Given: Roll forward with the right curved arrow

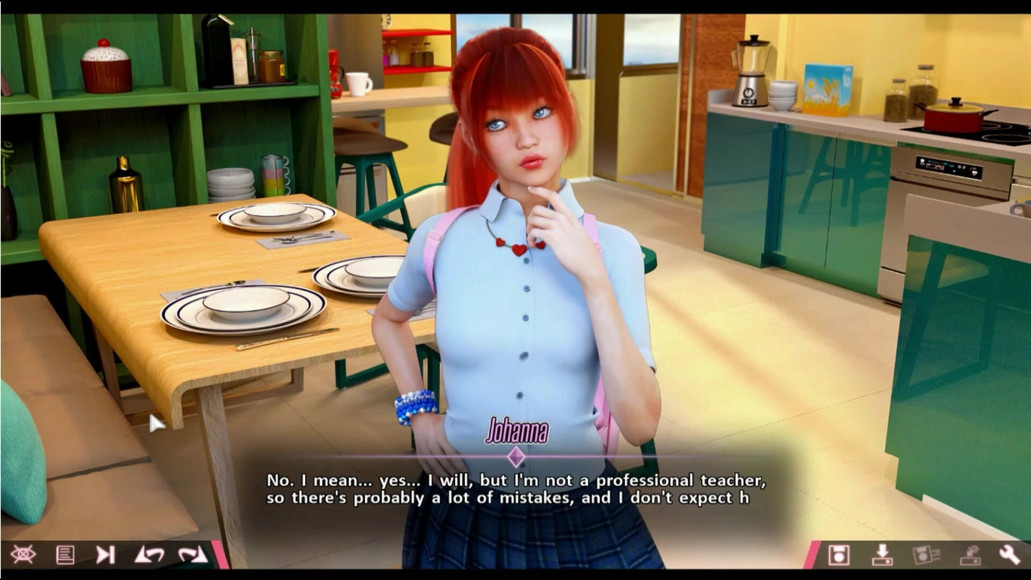Looking at the screenshot, I should (x=191, y=554).
